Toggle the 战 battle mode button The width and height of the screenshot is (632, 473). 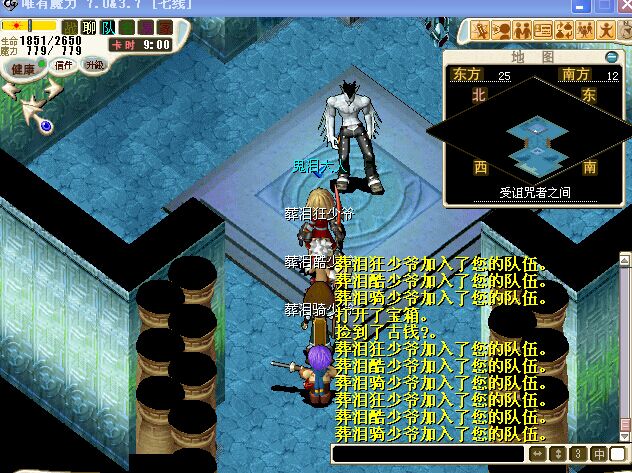coord(69,28)
